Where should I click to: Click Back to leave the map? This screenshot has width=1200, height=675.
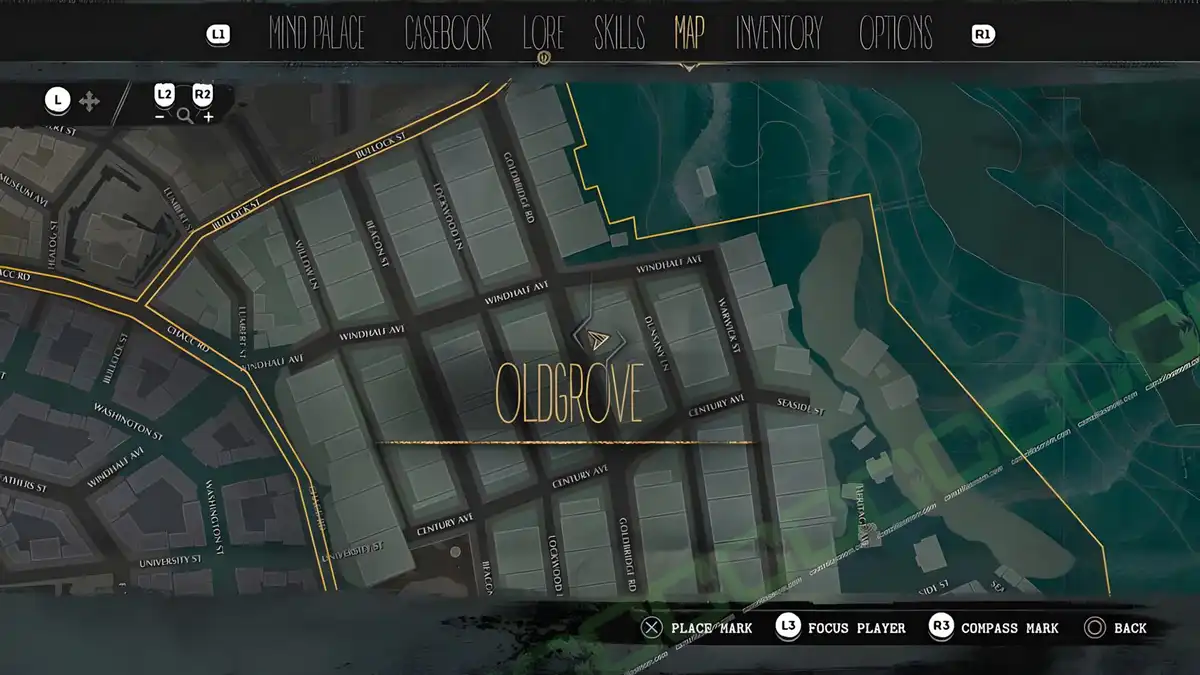point(1130,628)
